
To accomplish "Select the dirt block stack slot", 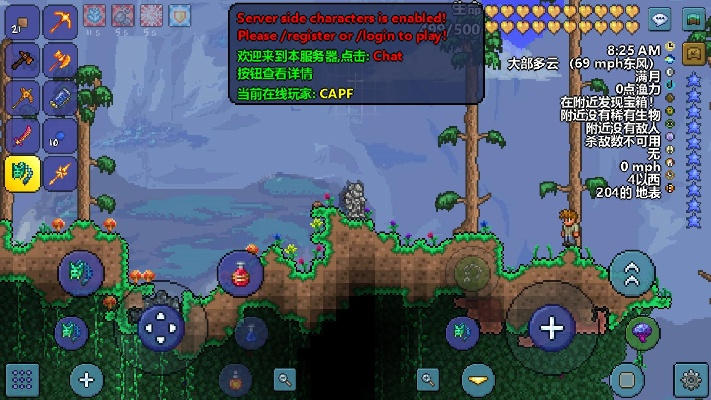I will coord(23,19).
